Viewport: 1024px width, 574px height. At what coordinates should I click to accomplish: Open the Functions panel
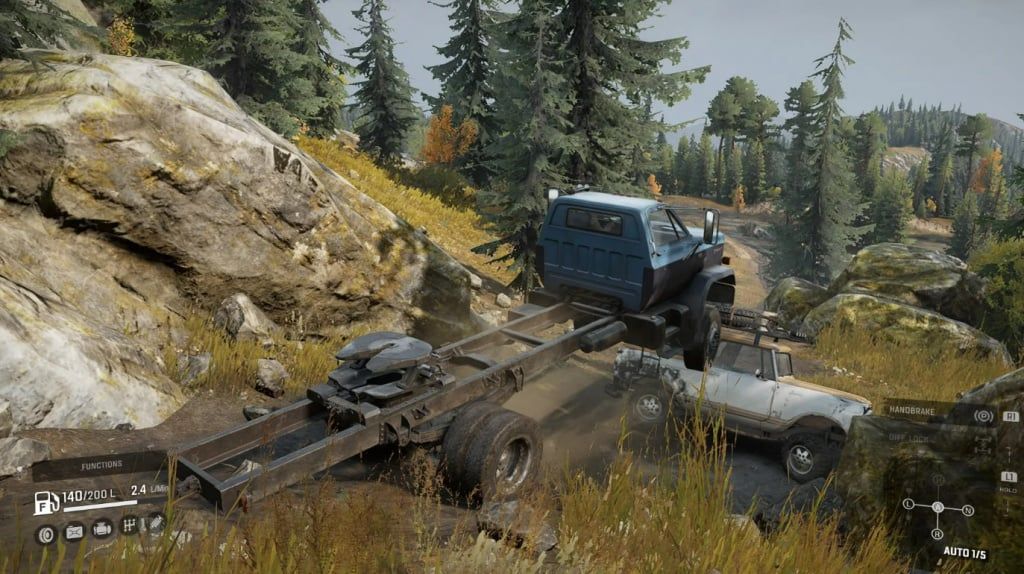tap(103, 465)
